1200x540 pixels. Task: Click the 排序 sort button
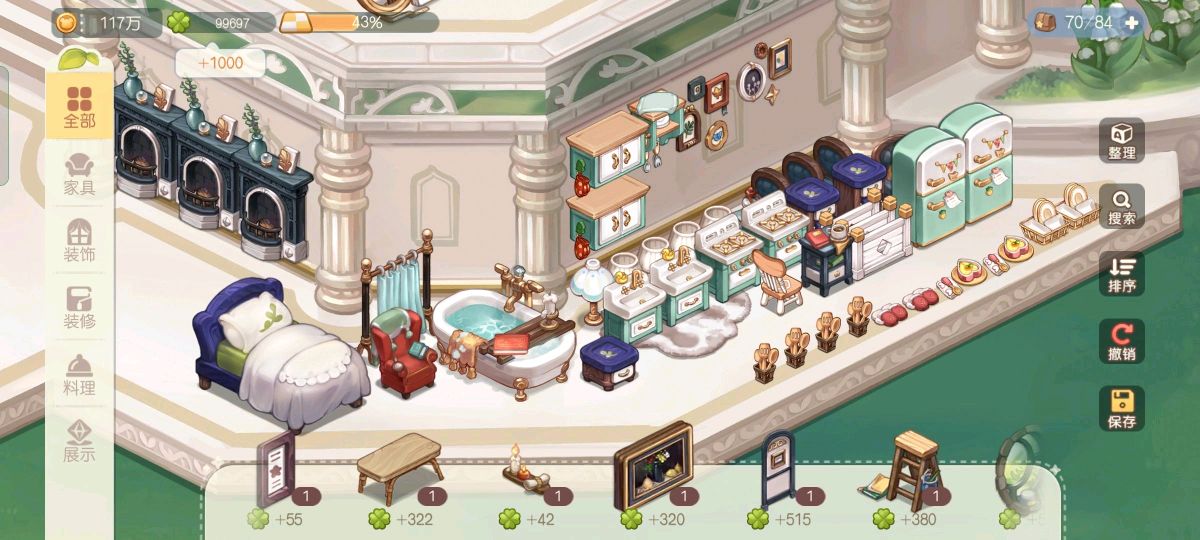(1122, 274)
